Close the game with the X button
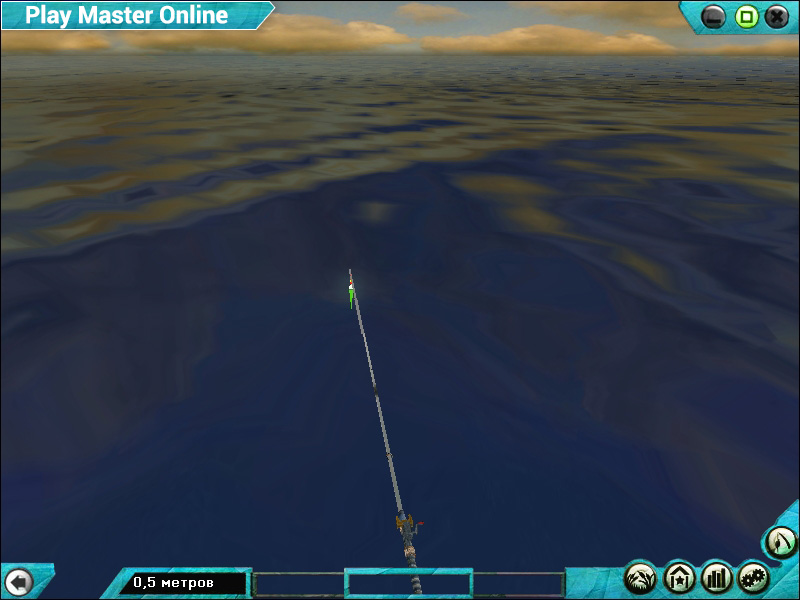 tap(777, 16)
